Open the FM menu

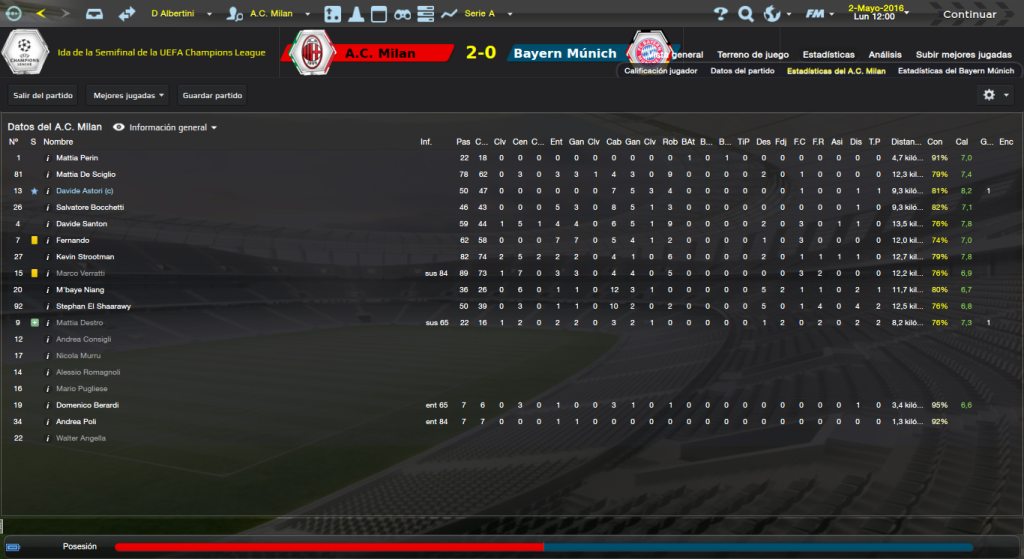(820, 15)
